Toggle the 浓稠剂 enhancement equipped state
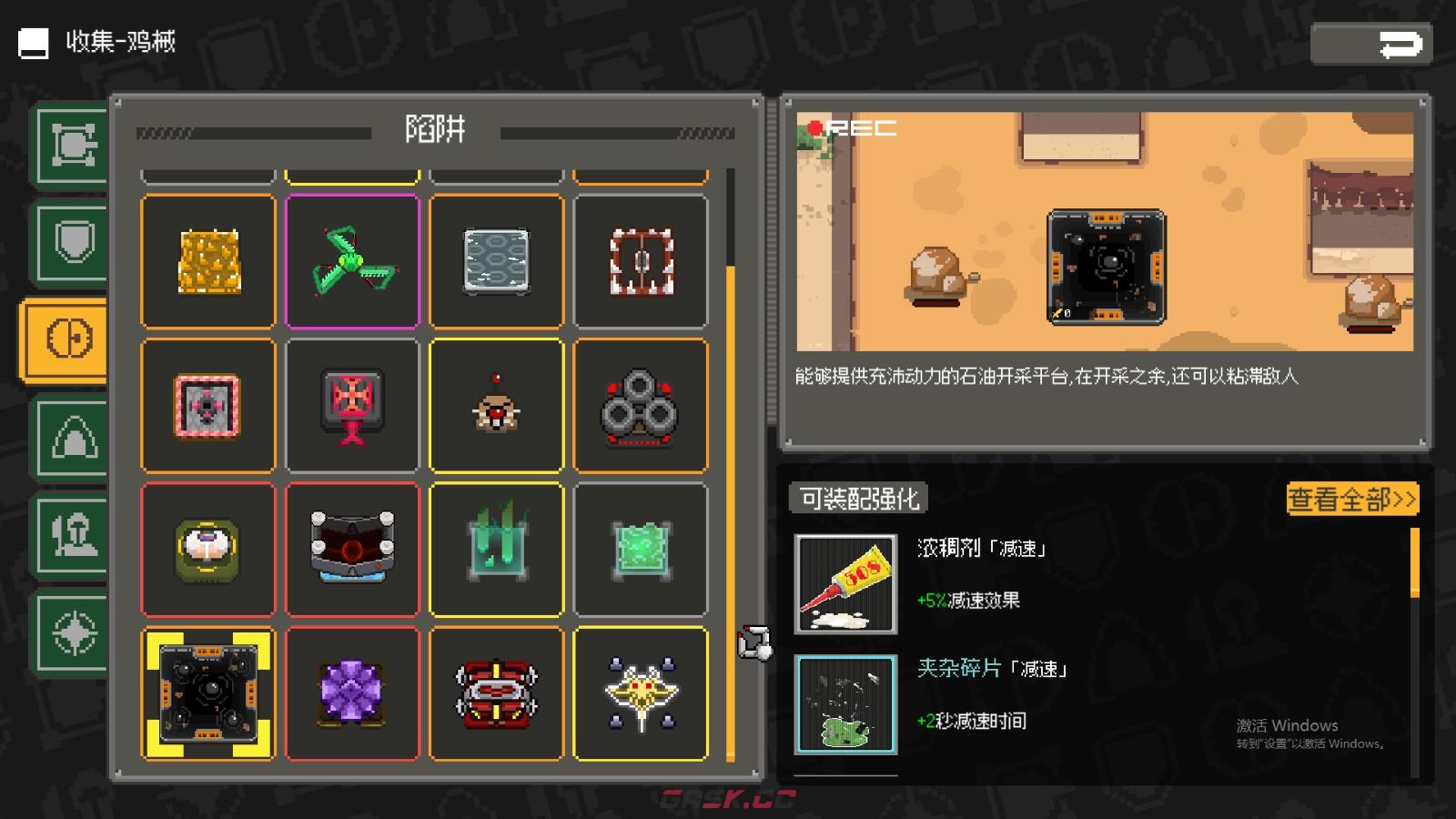The width and height of the screenshot is (1456, 819). point(845,583)
